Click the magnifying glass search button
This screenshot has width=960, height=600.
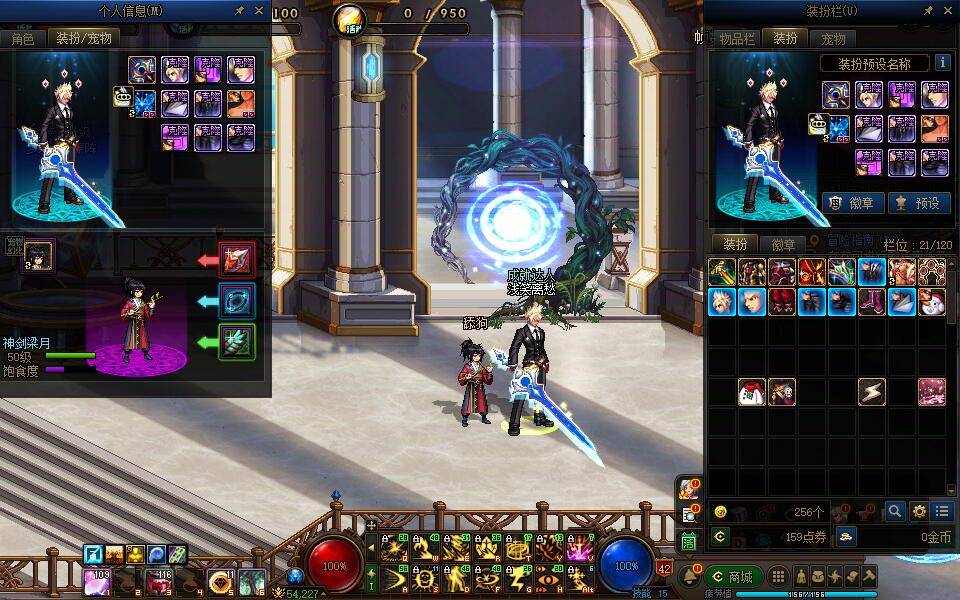click(x=894, y=511)
